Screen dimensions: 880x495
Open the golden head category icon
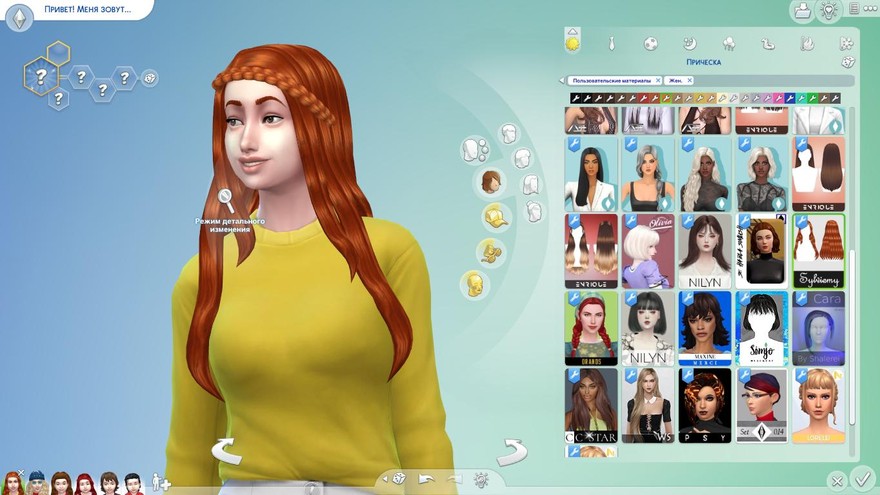(474, 284)
